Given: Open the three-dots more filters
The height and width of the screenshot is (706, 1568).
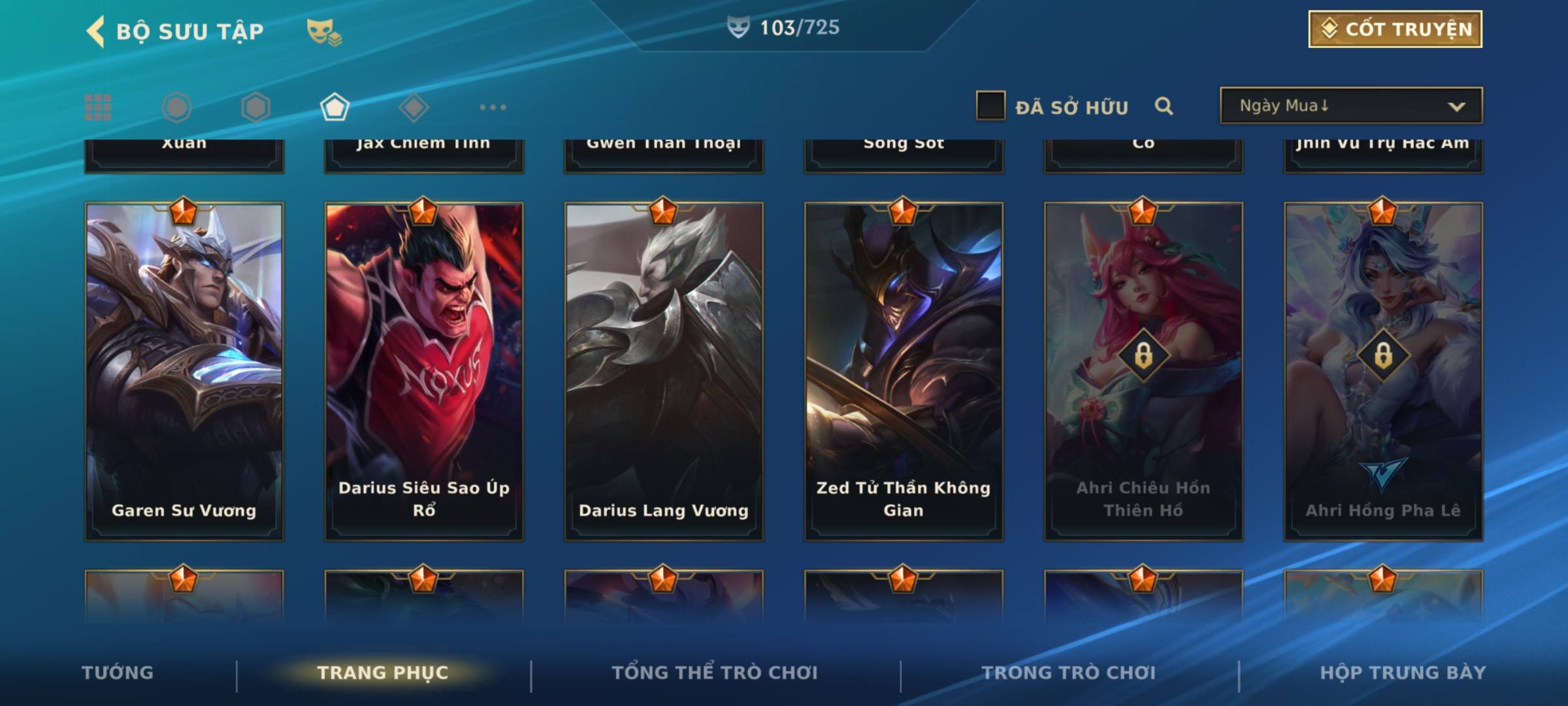Looking at the screenshot, I should 493,107.
